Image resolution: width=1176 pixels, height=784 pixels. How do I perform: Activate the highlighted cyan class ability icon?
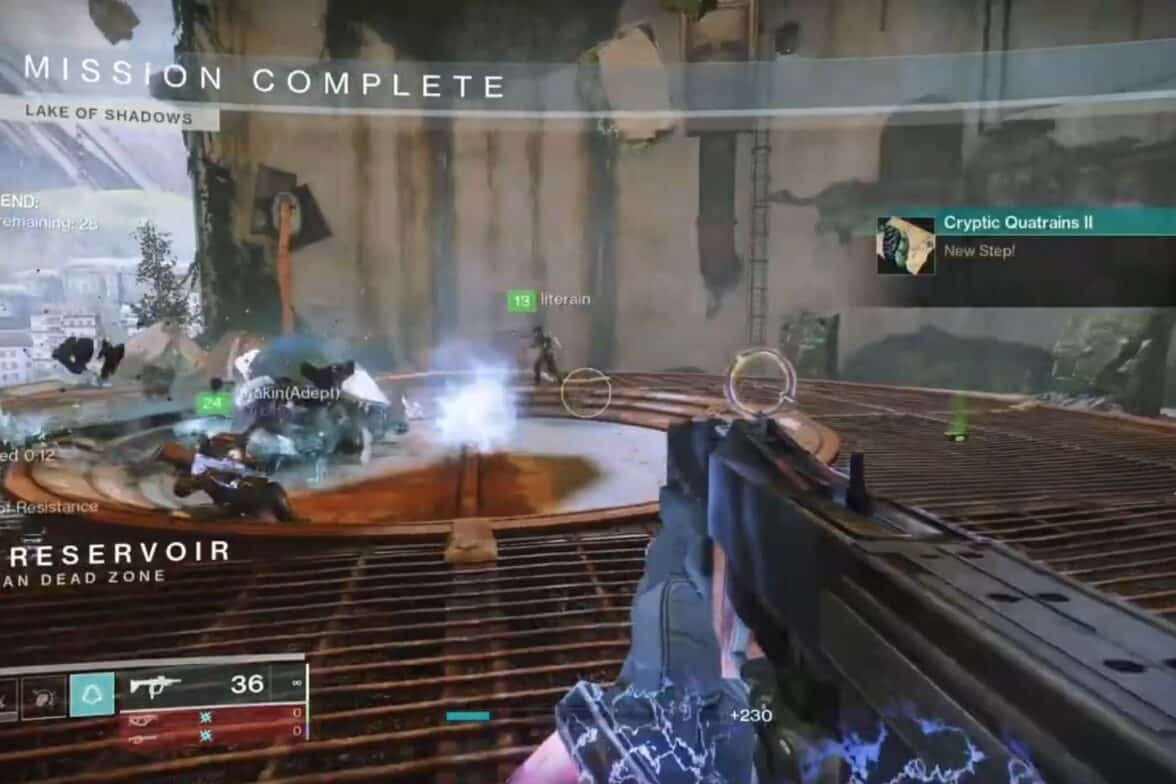[92, 694]
